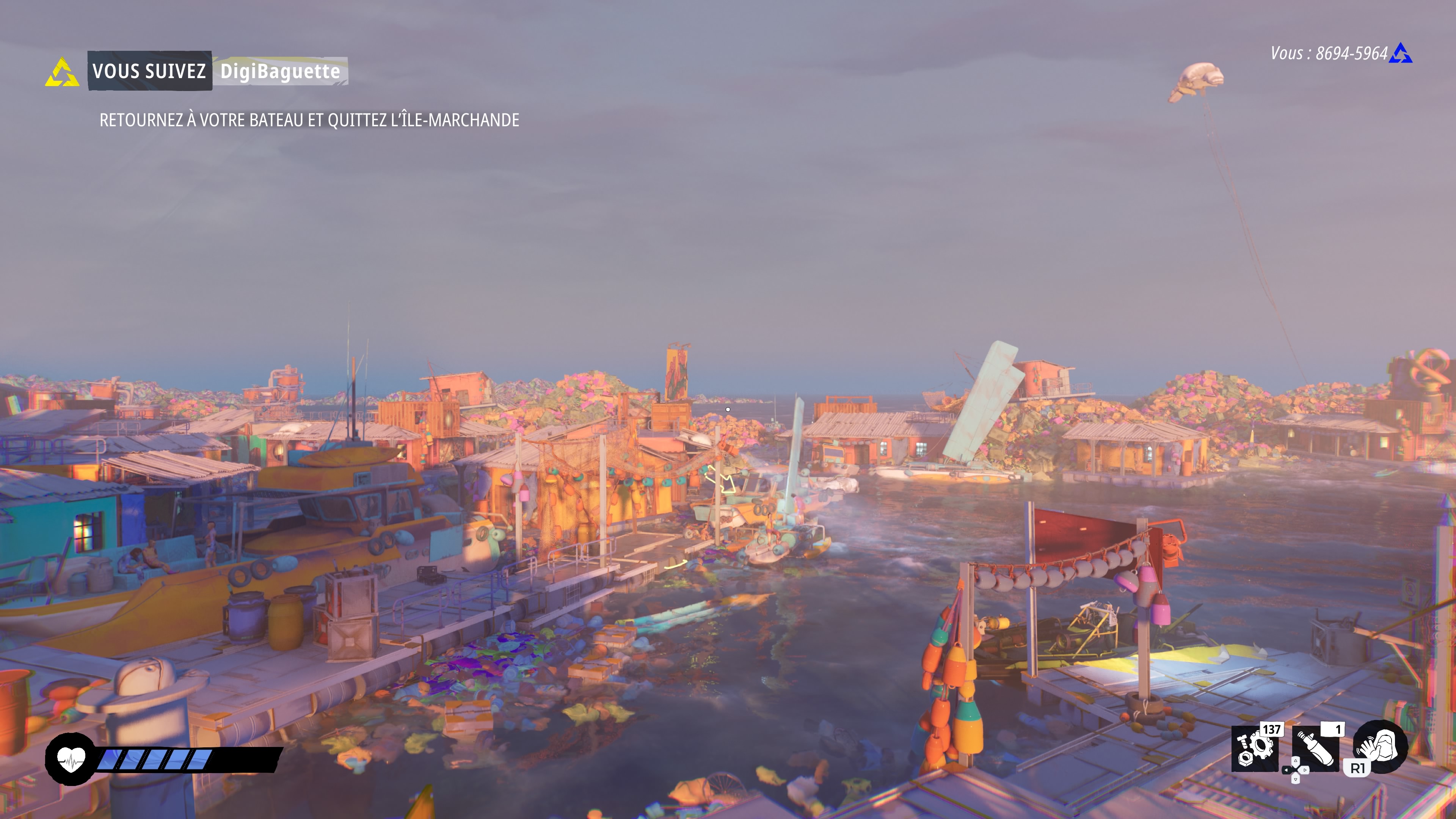
Task: Click the DigiBaguette followed-player name tag
Action: click(280, 71)
